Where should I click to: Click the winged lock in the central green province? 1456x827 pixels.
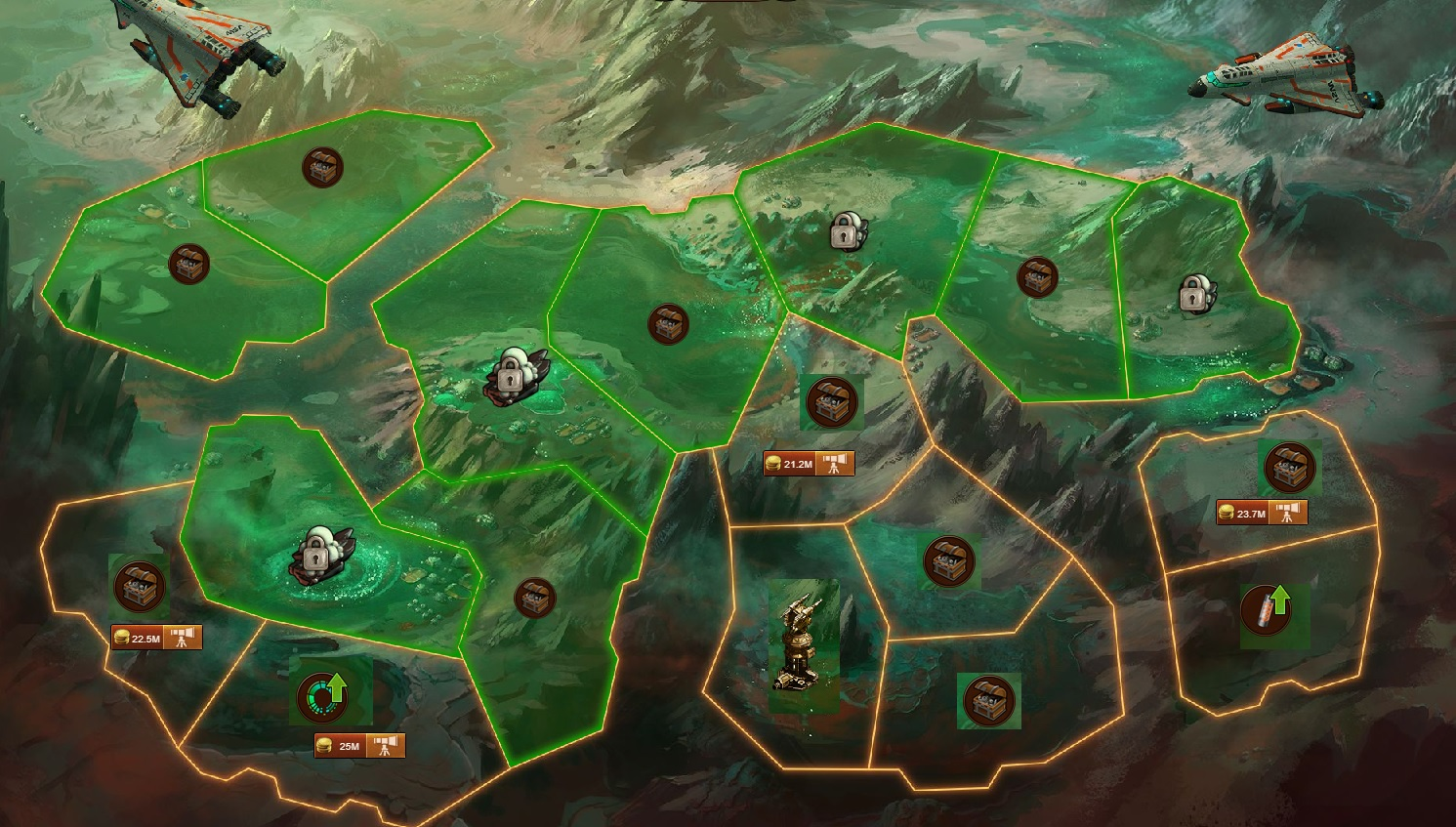pyautogui.click(x=511, y=376)
